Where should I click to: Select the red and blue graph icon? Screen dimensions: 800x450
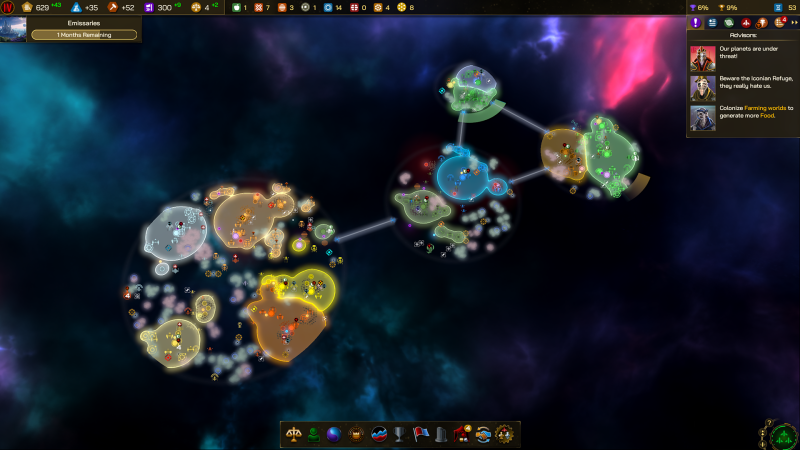[380, 434]
